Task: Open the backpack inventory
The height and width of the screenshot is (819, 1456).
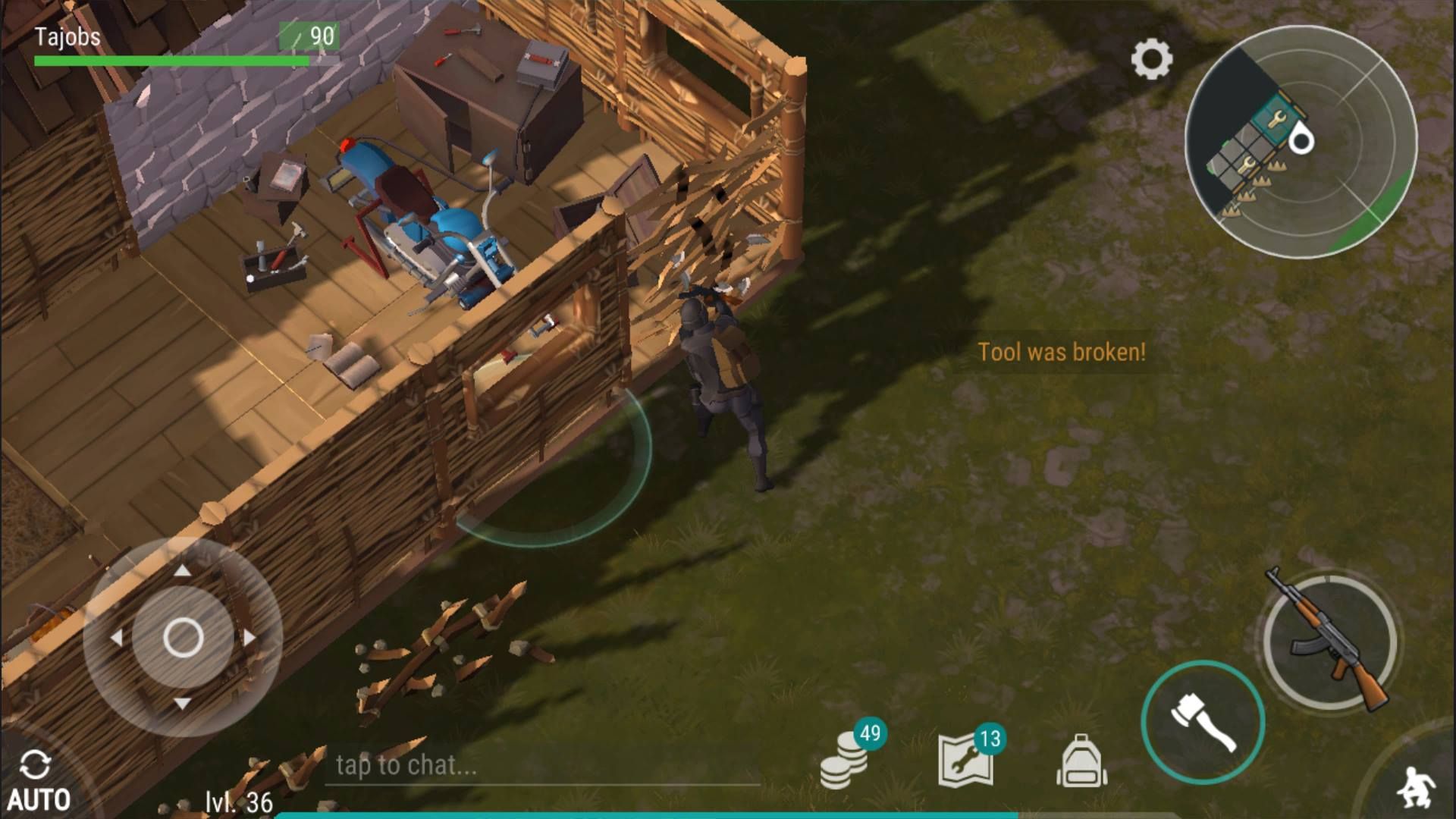Action: (1081, 761)
